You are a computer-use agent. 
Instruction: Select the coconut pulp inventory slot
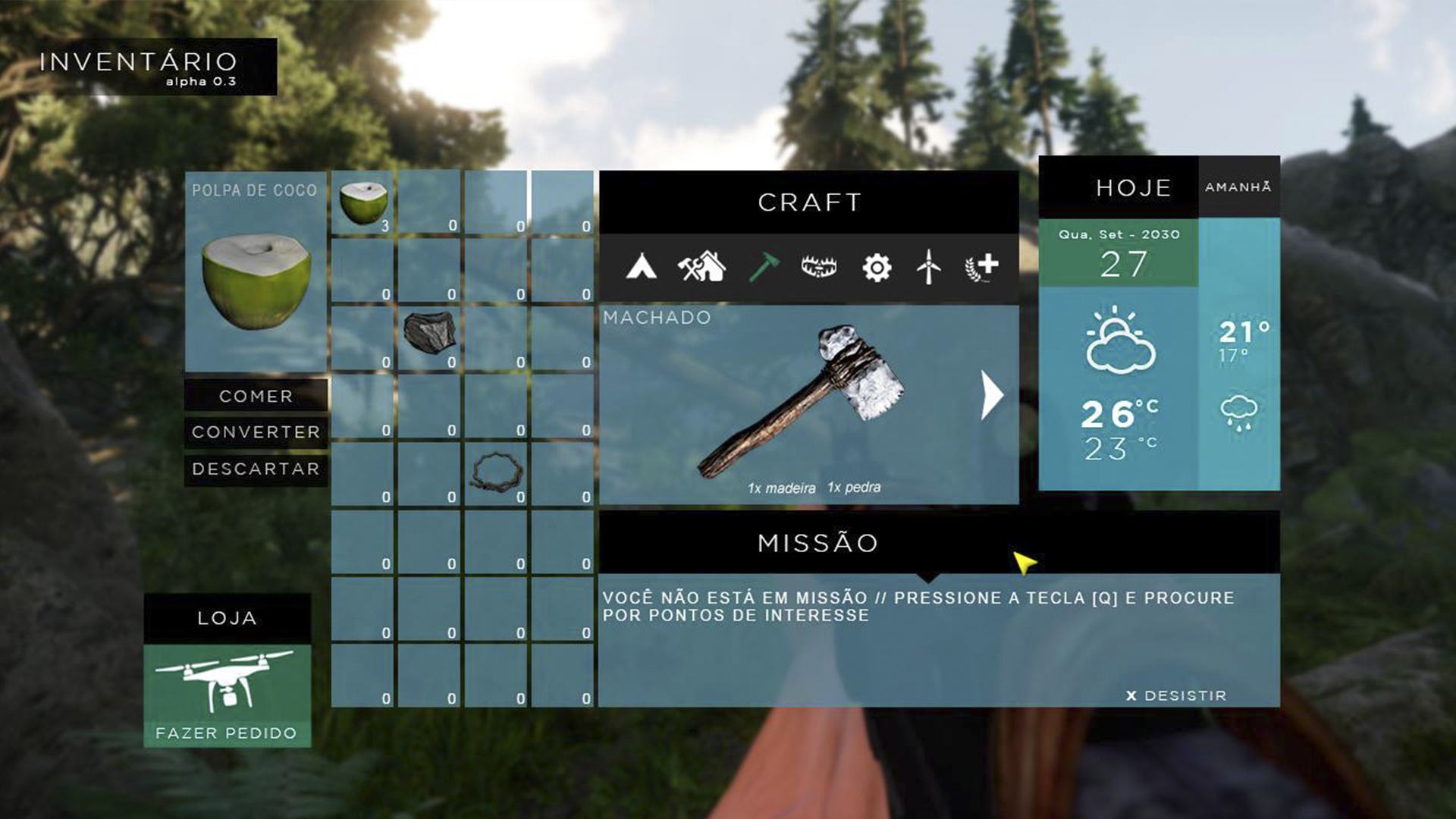click(363, 202)
